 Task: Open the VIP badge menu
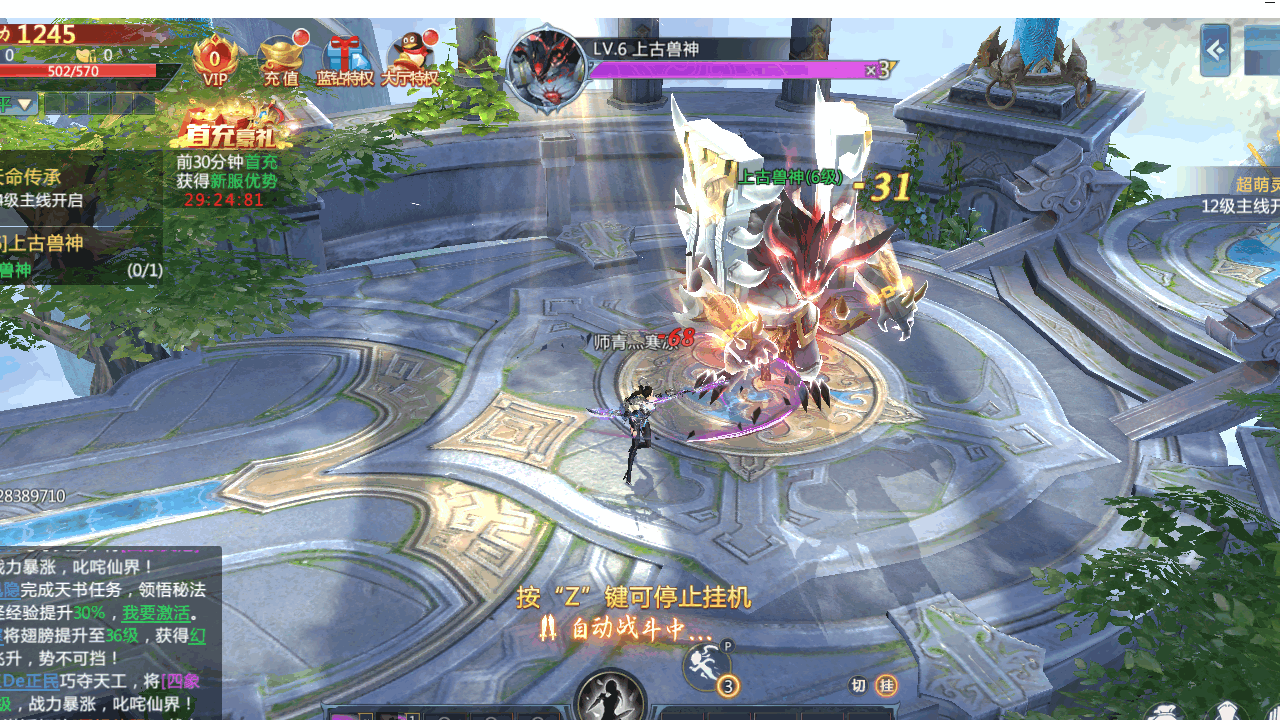(215, 60)
